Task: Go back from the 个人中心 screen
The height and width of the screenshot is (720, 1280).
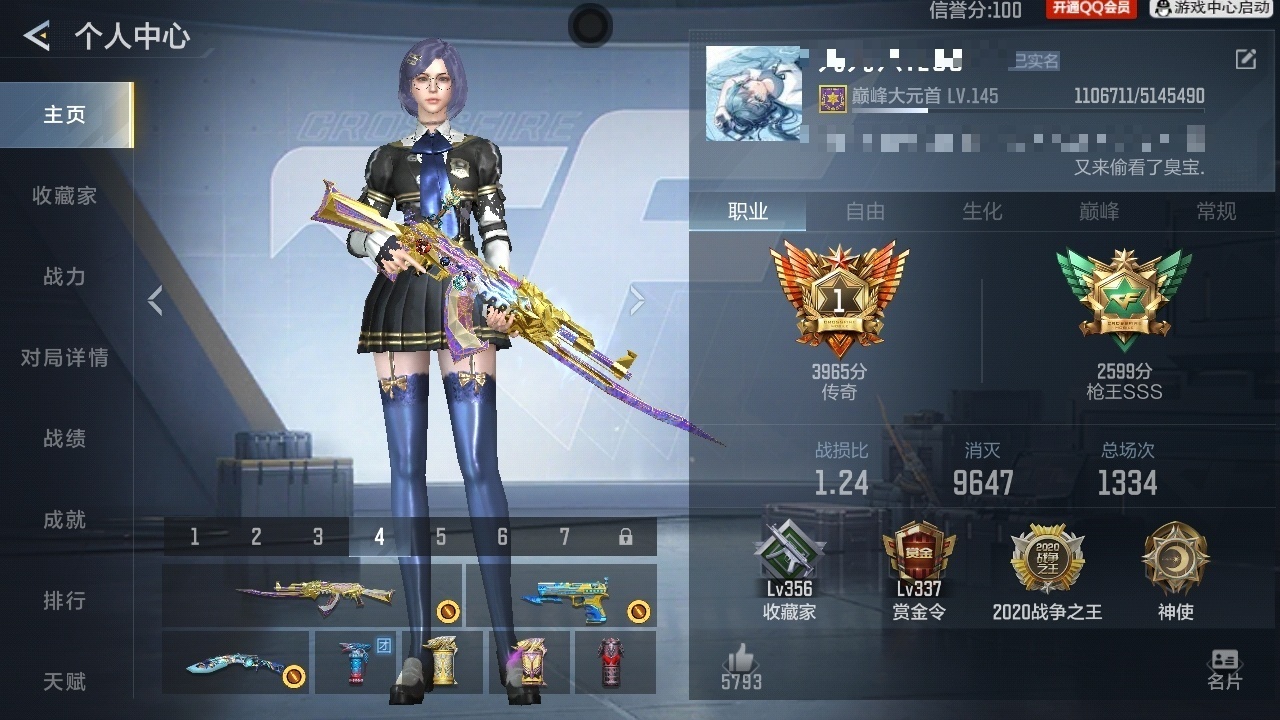Action: (x=37, y=37)
